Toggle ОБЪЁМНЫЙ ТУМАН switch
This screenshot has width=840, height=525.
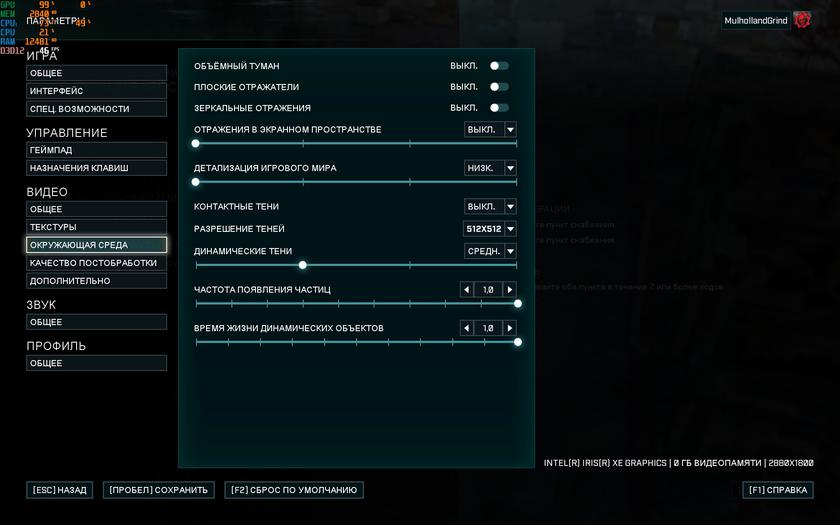498,66
